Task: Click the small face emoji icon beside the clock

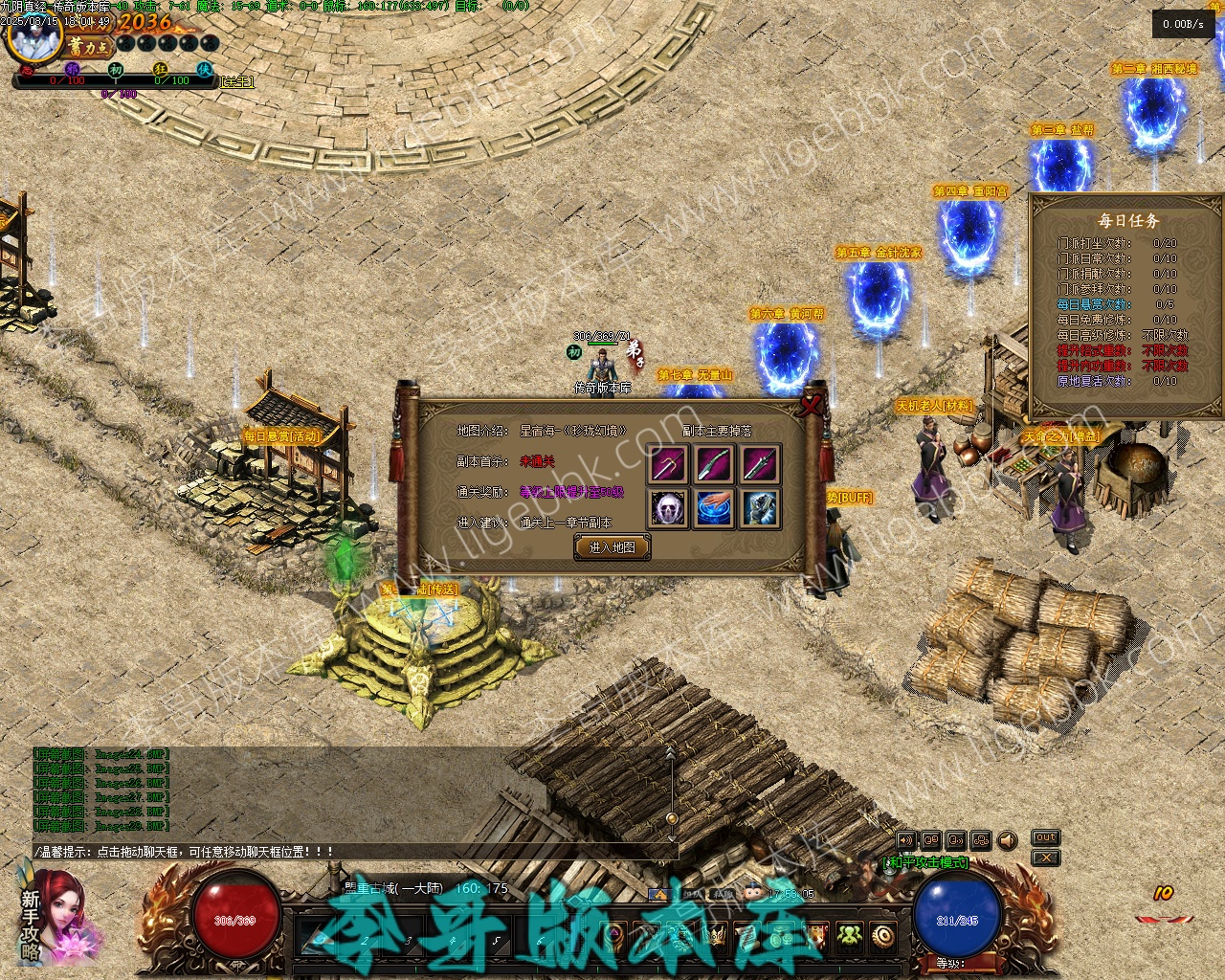Action: click(750, 893)
